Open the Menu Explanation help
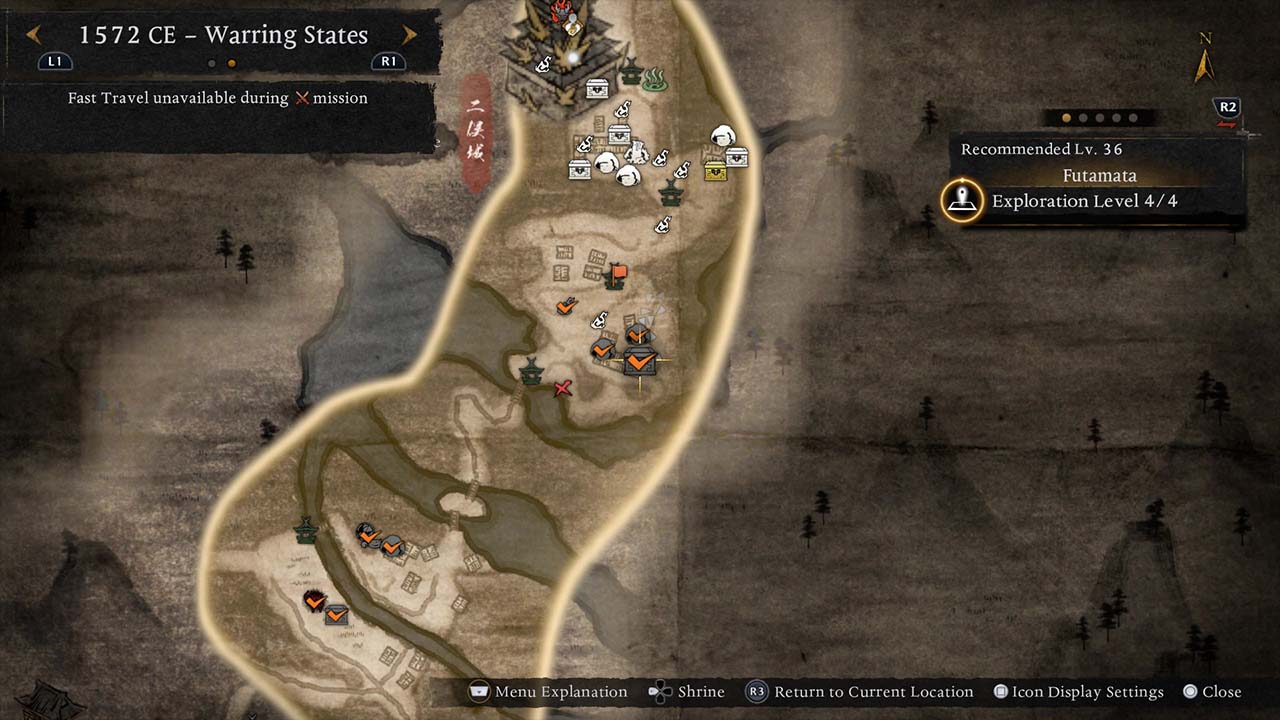 549,692
